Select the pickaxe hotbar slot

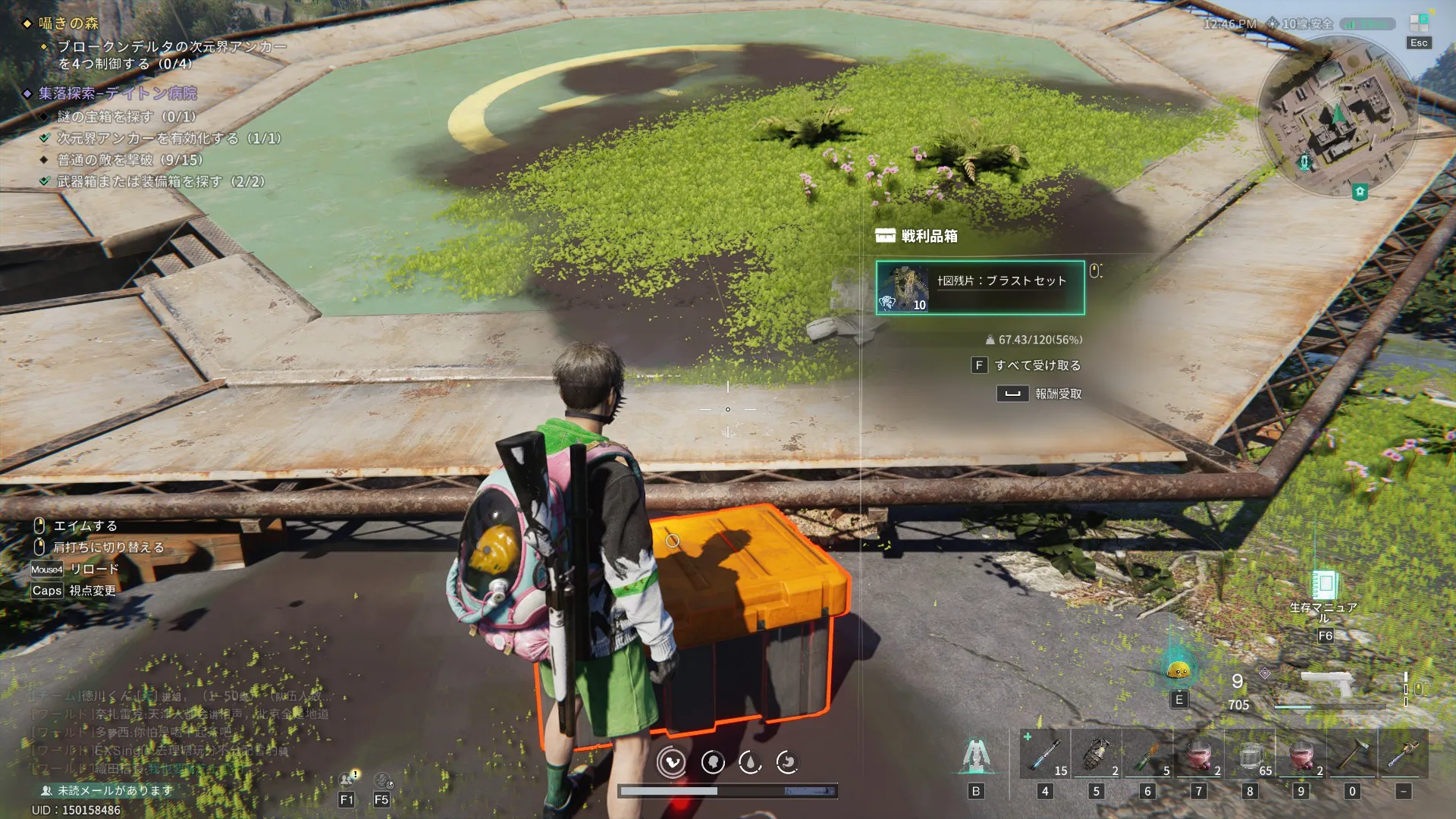1352,754
